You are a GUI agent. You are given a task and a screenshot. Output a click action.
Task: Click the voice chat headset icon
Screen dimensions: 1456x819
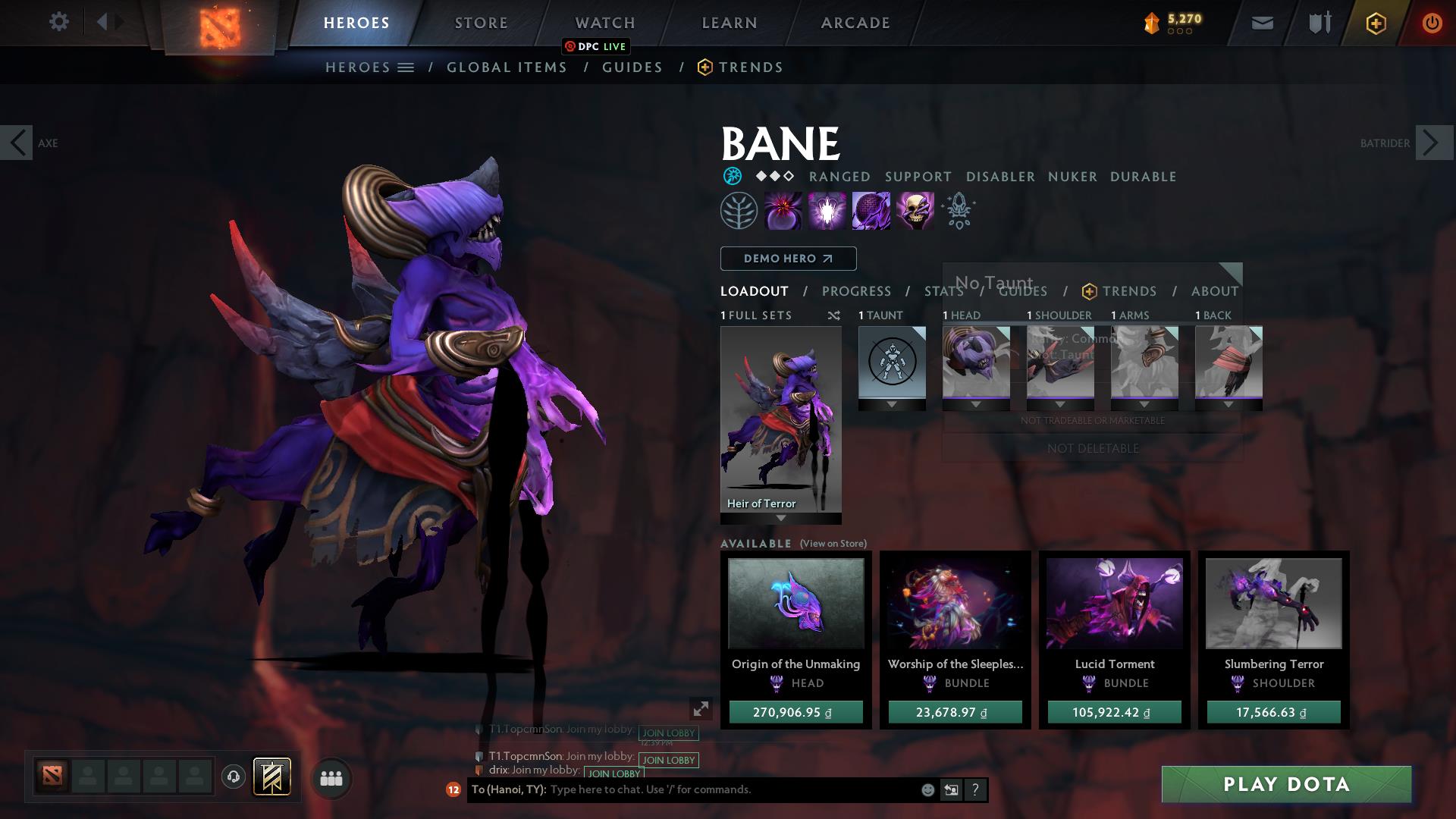233,778
